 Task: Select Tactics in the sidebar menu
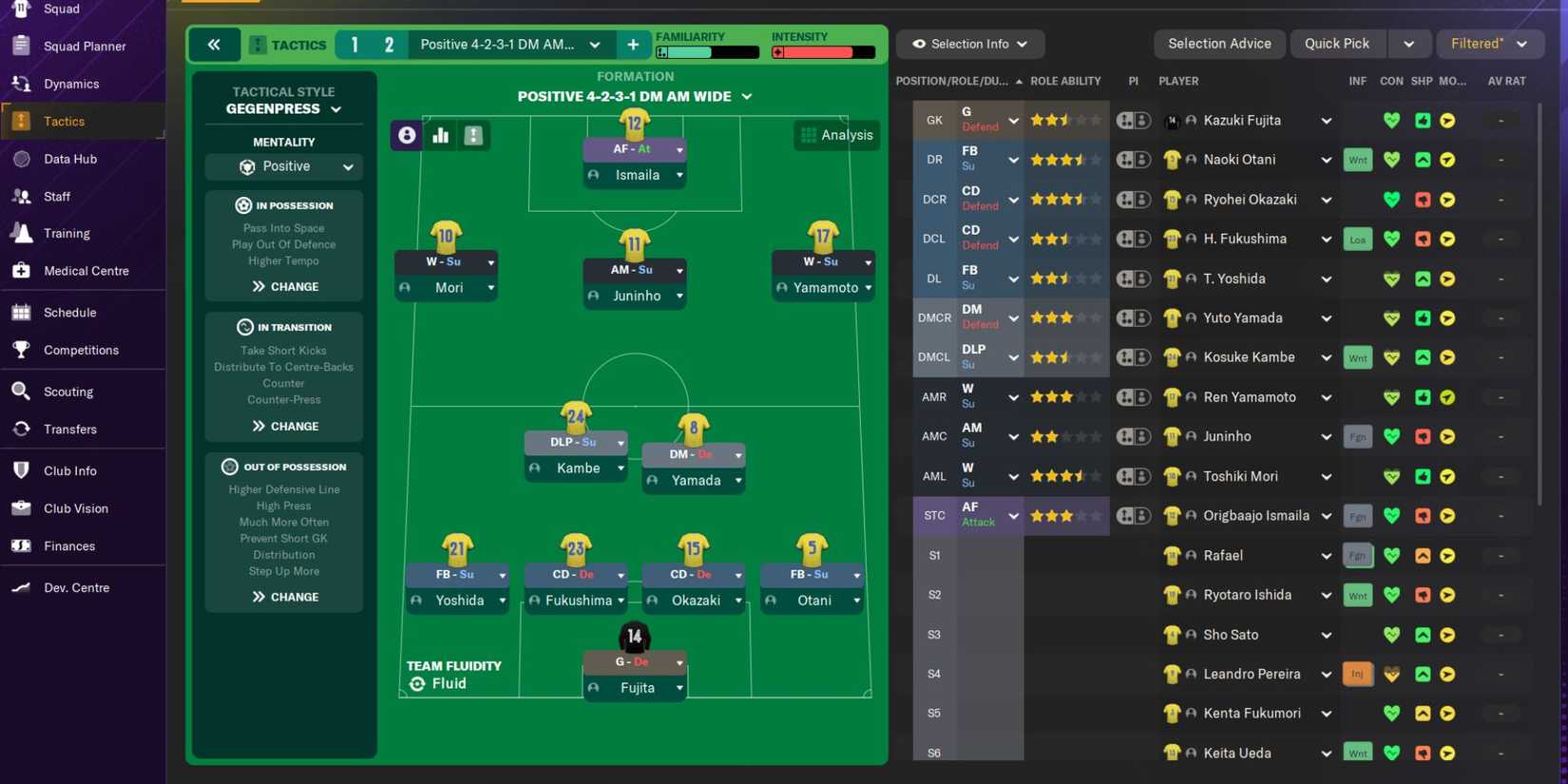tap(64, 121)
